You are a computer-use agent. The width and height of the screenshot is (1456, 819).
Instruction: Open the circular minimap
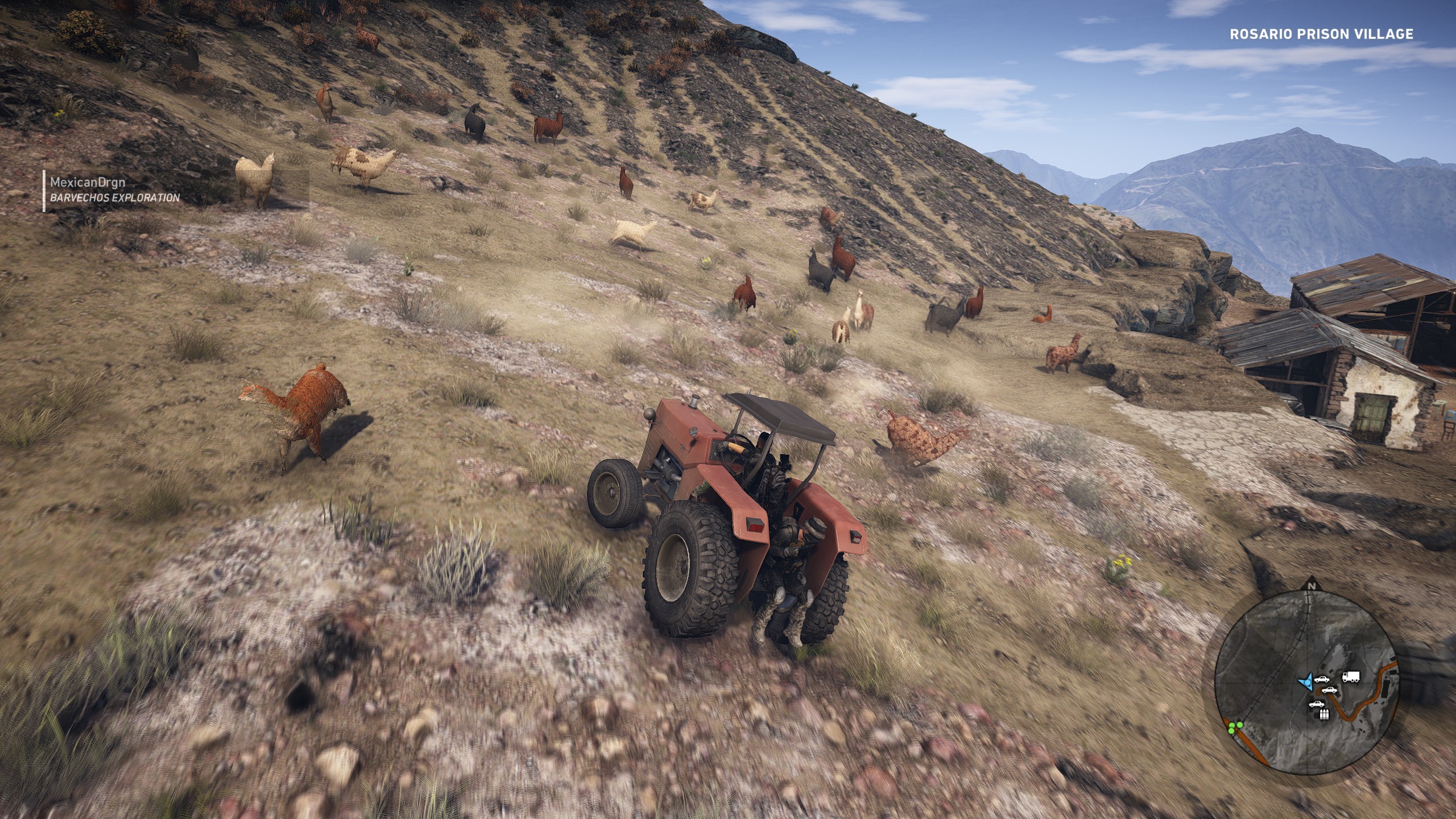point(1306,682)
